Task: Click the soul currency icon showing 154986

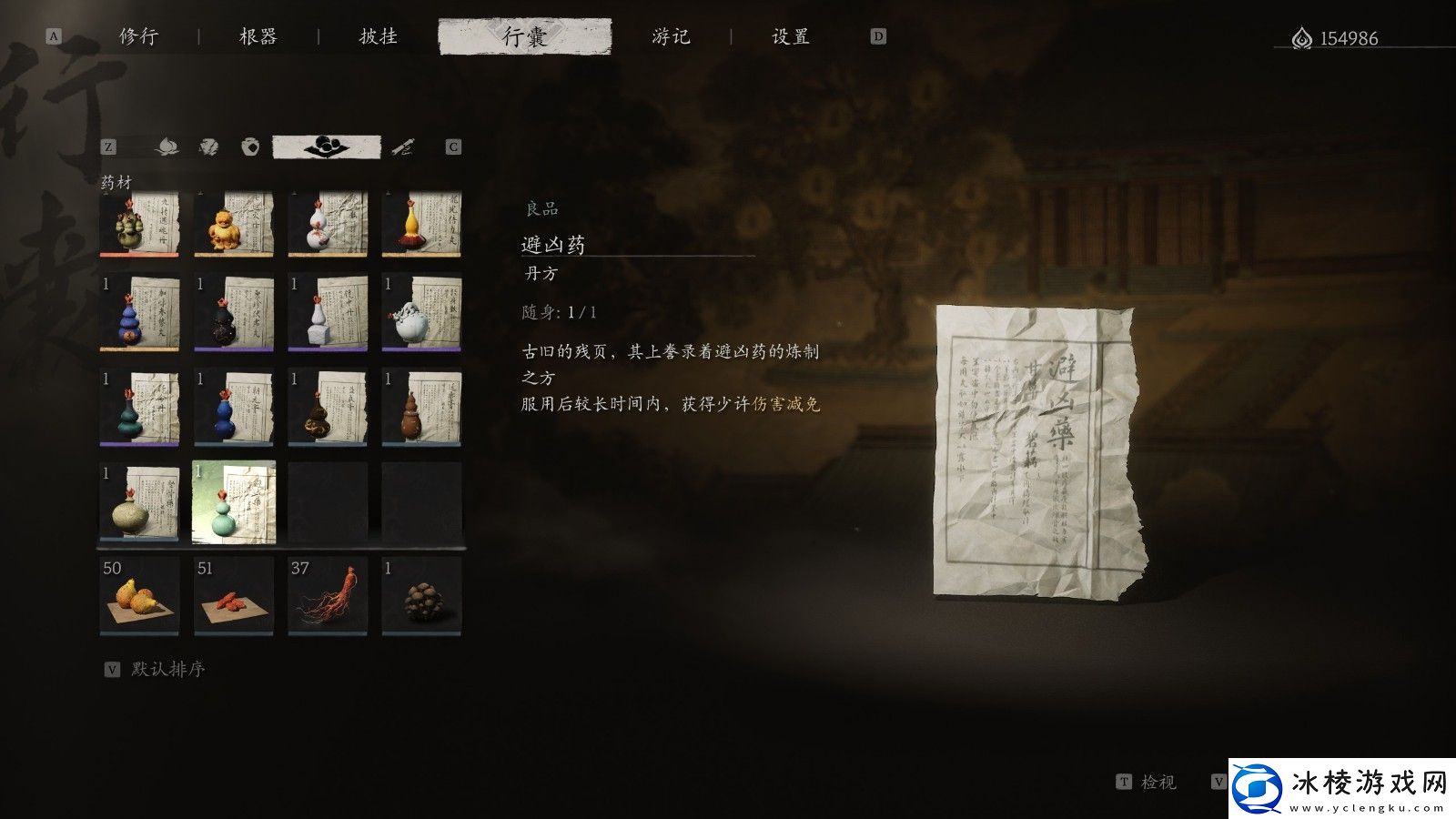Action: [x=1302, y=38]
